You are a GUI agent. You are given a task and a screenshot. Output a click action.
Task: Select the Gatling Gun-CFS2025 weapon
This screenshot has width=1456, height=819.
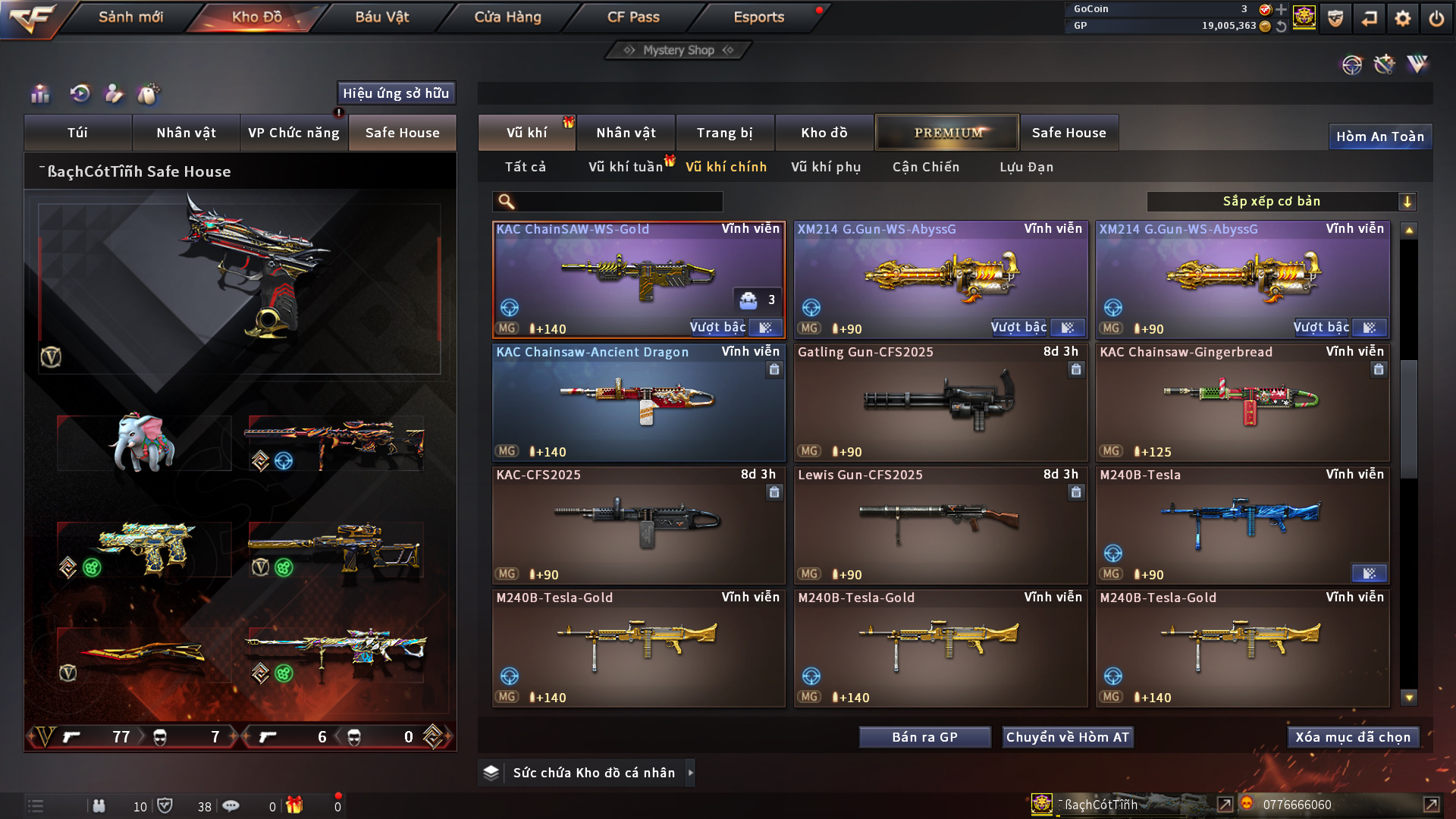tap(940, 403)
